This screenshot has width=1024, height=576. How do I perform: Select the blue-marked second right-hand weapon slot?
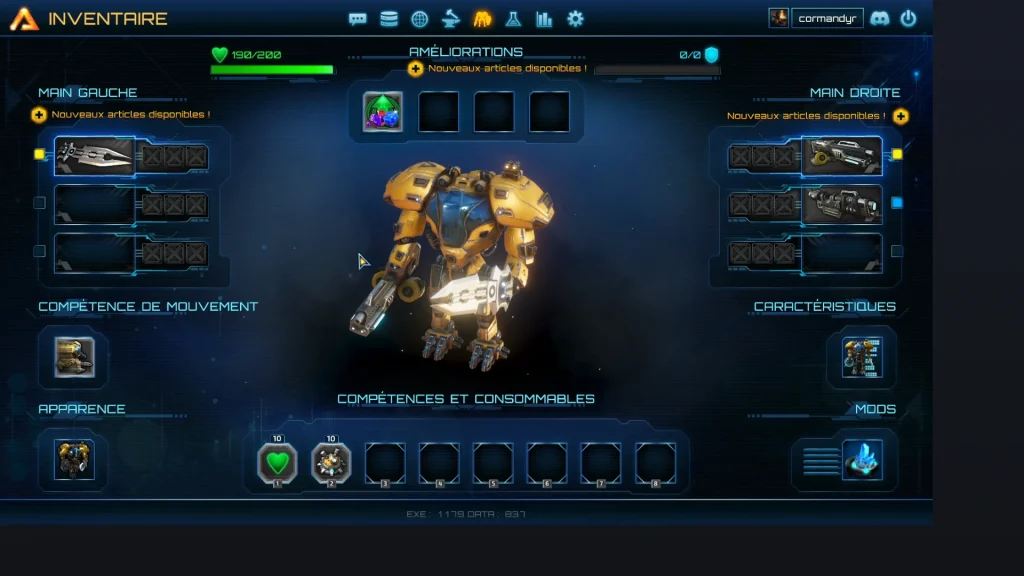pyautogui.click(x=842, y=204)
